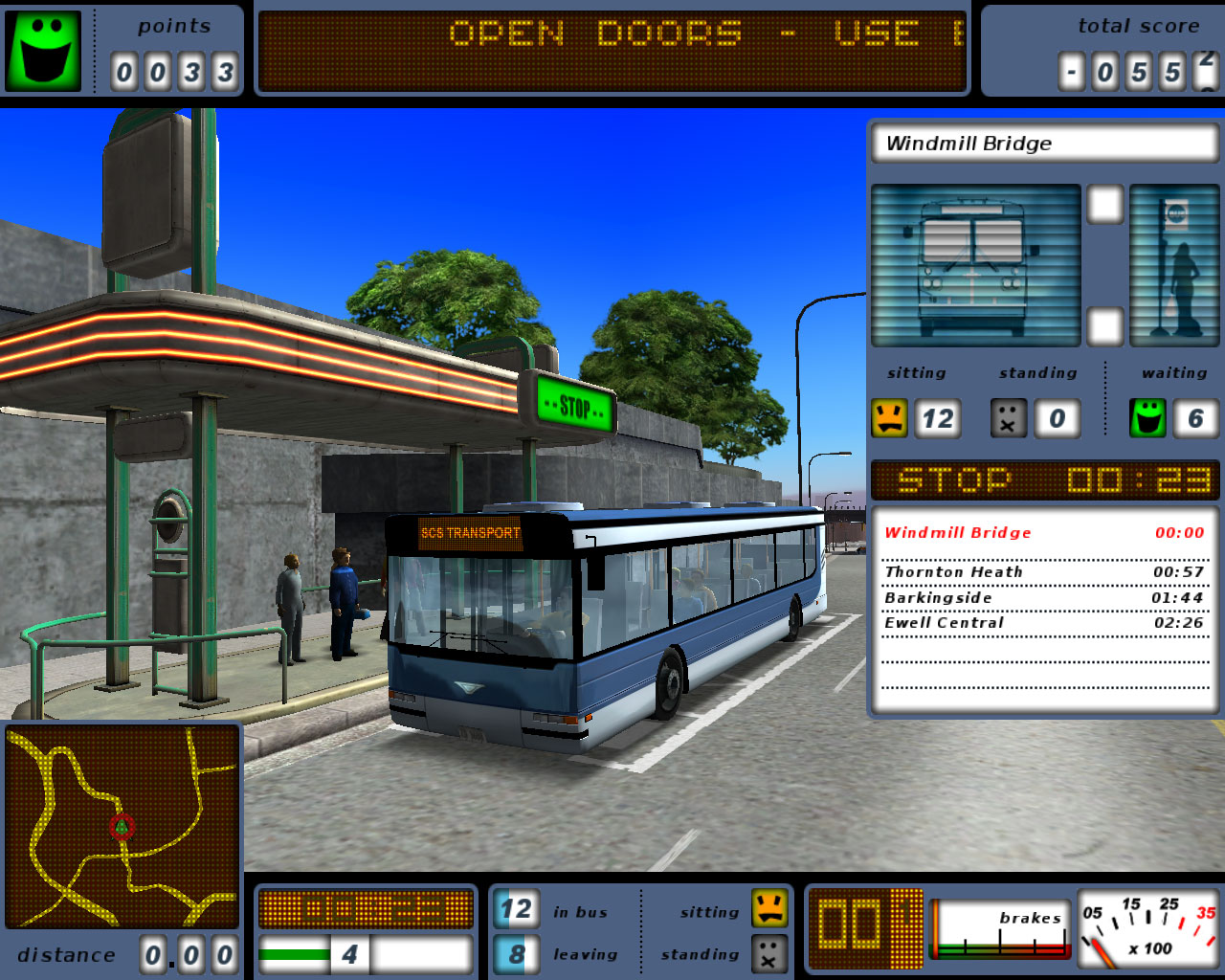Expand the STOP 00:23 countdown display
This screenshot has height=980, width=1225.
click(1045, 480)
